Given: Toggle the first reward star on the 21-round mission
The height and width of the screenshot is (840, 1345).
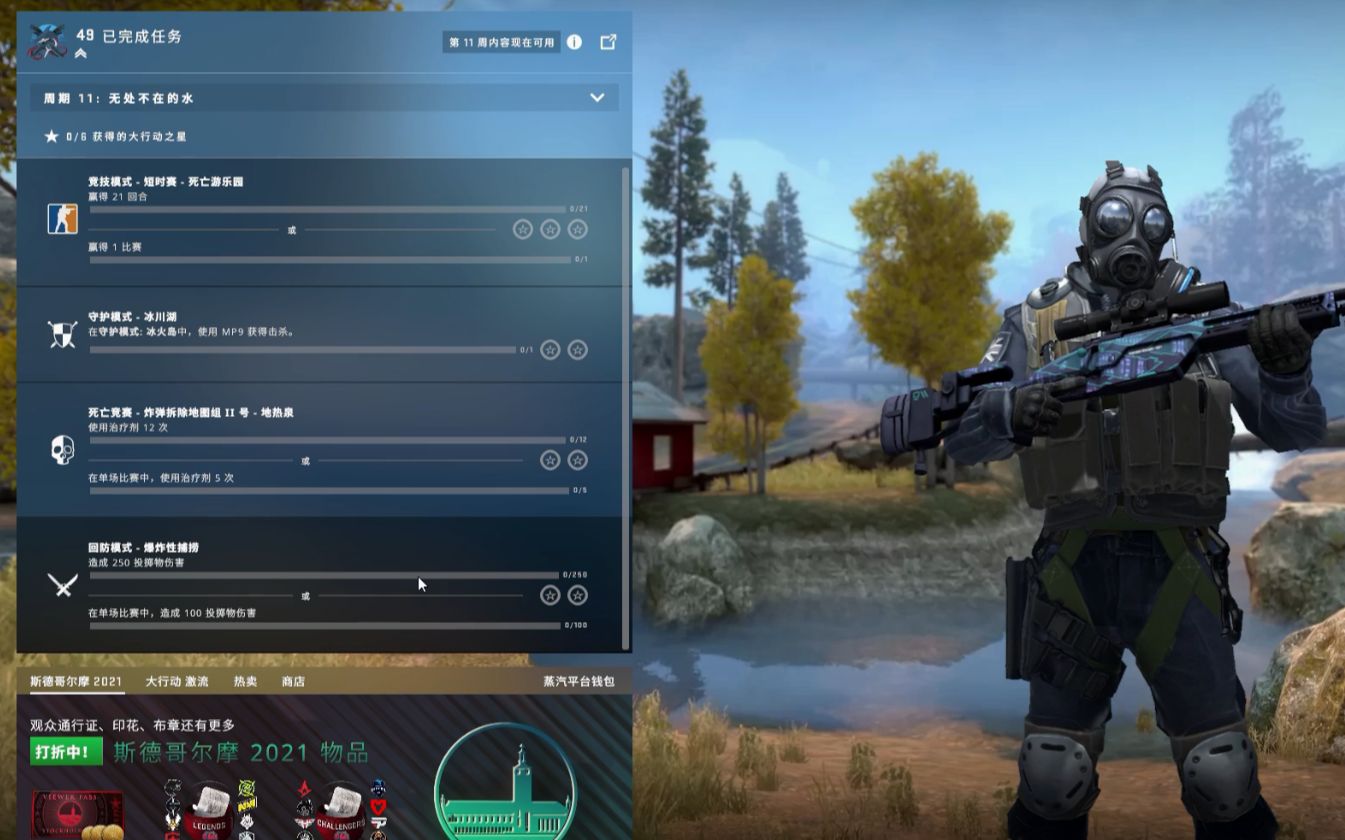Looking at the screenshot, I should [x=522, y=229].
